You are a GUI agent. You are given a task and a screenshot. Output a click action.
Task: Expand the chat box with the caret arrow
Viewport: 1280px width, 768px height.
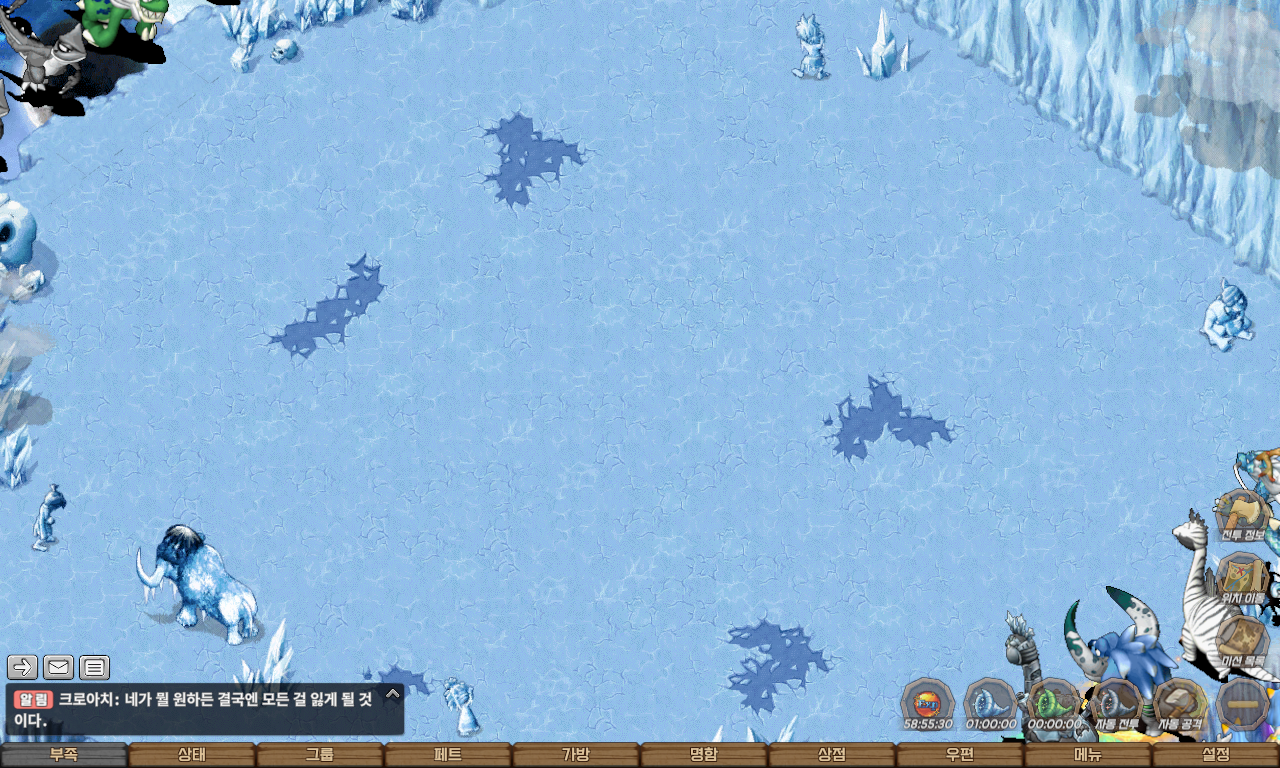(393, 693)
